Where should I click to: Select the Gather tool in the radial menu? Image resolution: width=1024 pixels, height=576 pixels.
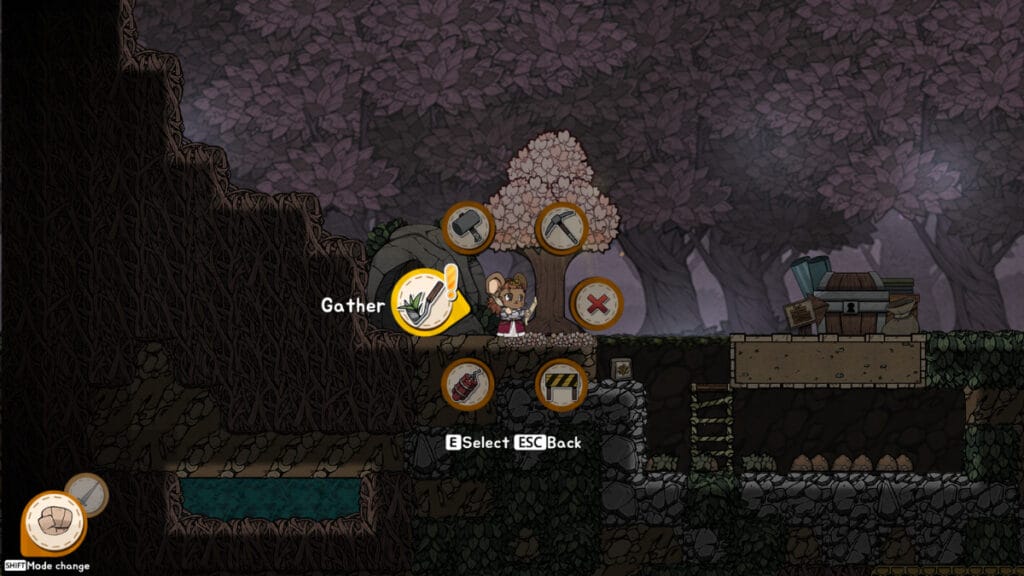(x=418, y=304)
